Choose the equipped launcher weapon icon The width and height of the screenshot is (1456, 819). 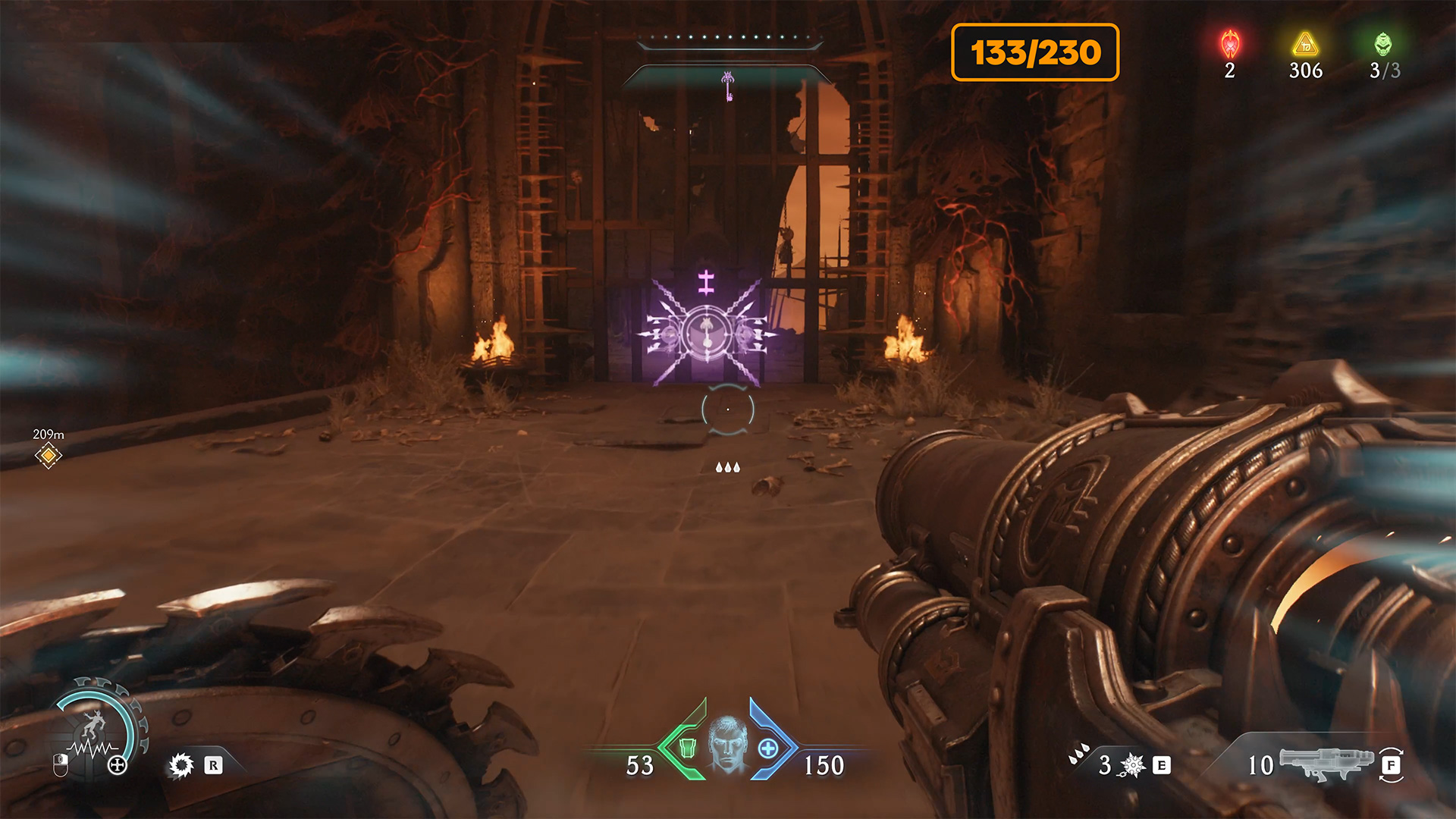click(1326, 763)
